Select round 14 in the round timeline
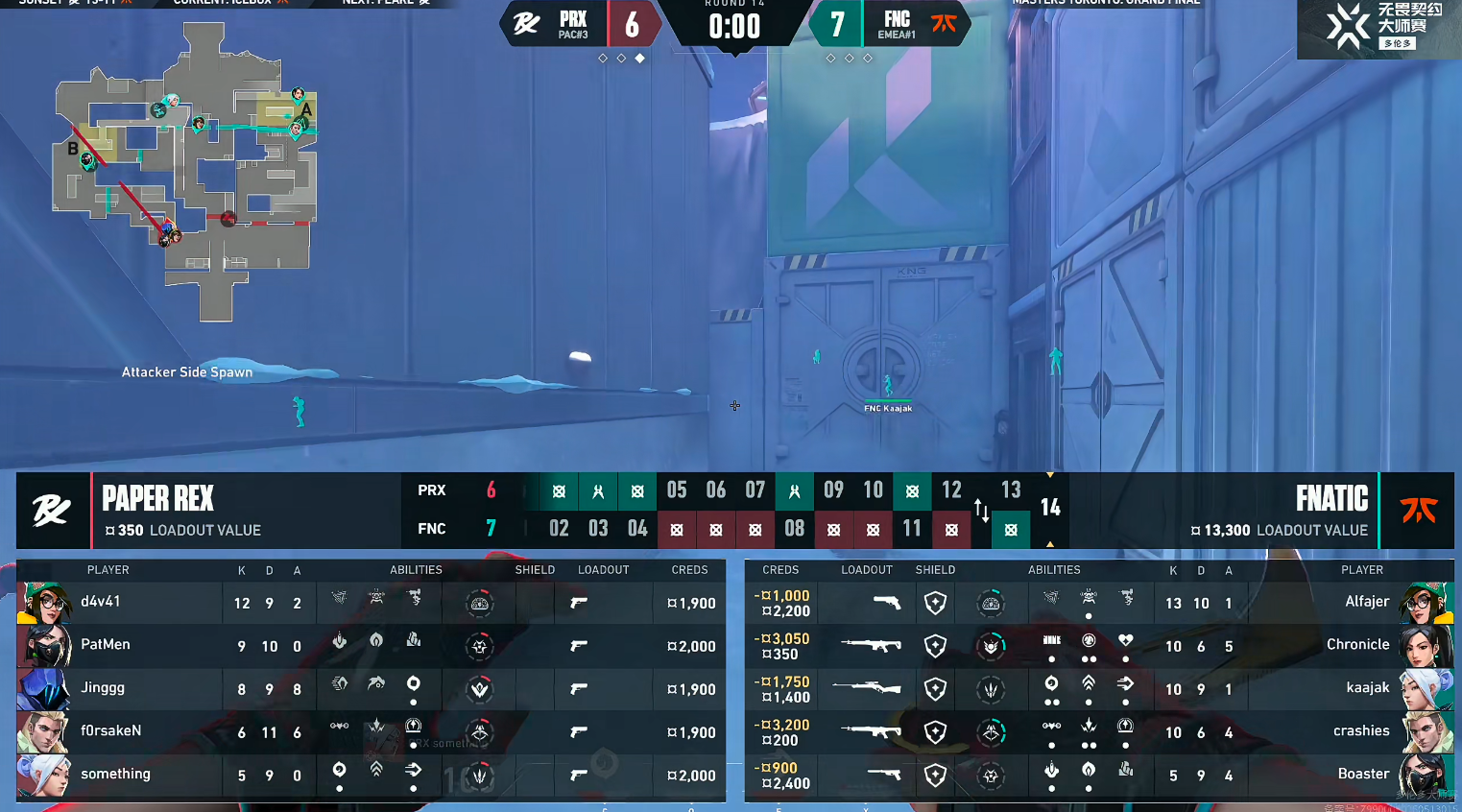1462x812 pixels. click(1050, 508)
